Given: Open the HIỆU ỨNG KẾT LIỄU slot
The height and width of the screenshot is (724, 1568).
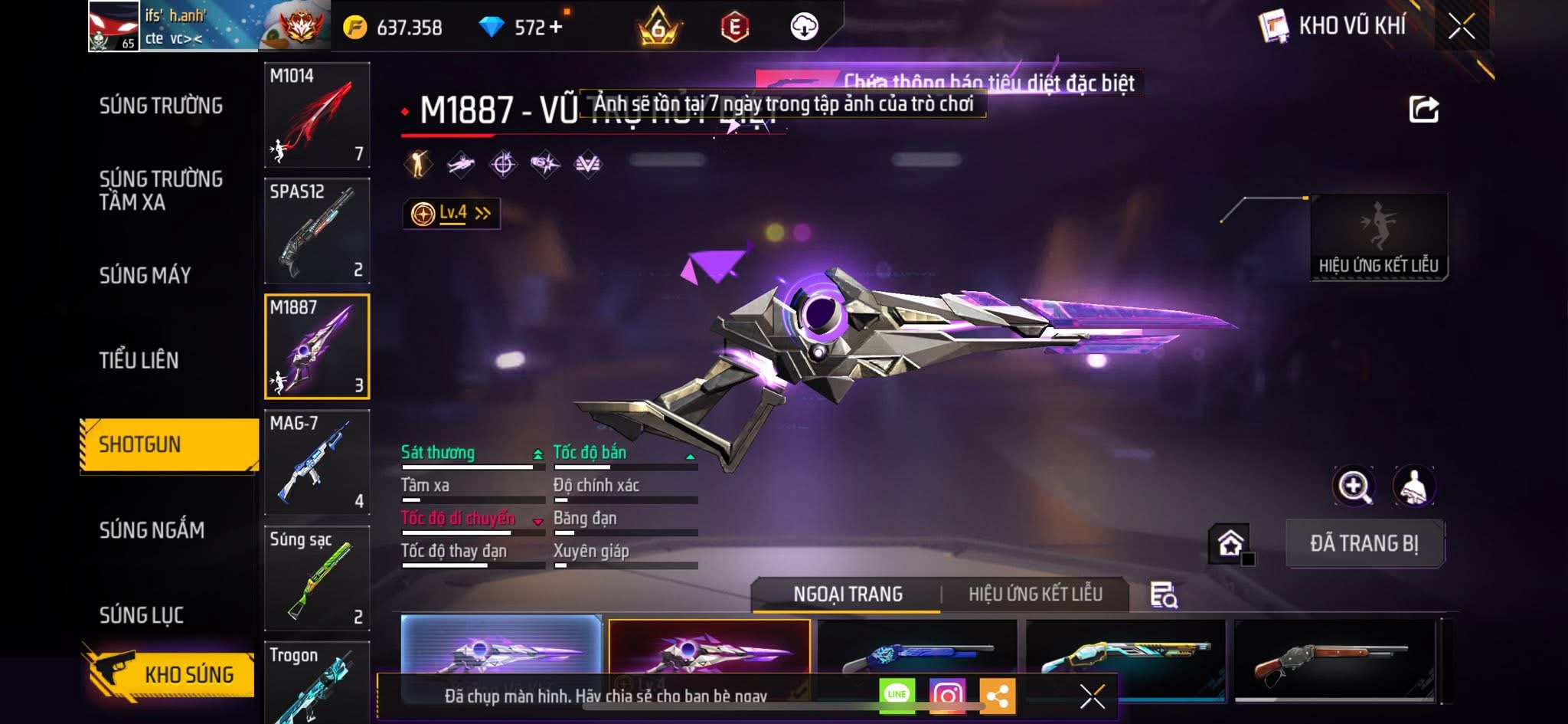Looking at the screenshot, I should [1378, 237].
